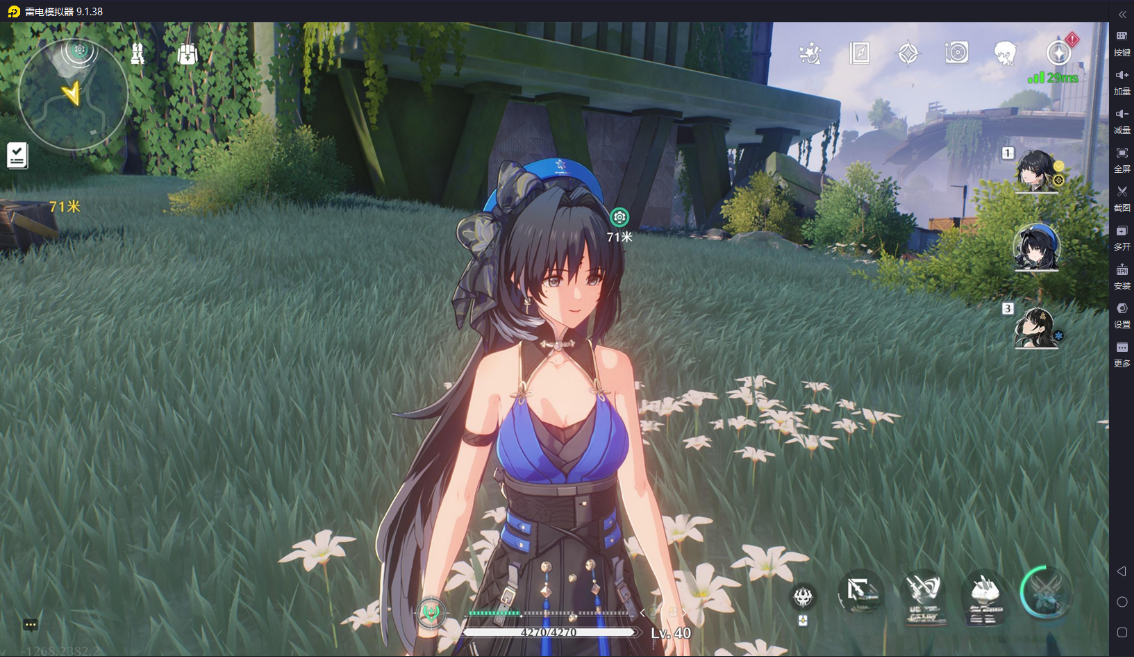Open the compass guidebook

click(x=859, y=53)
